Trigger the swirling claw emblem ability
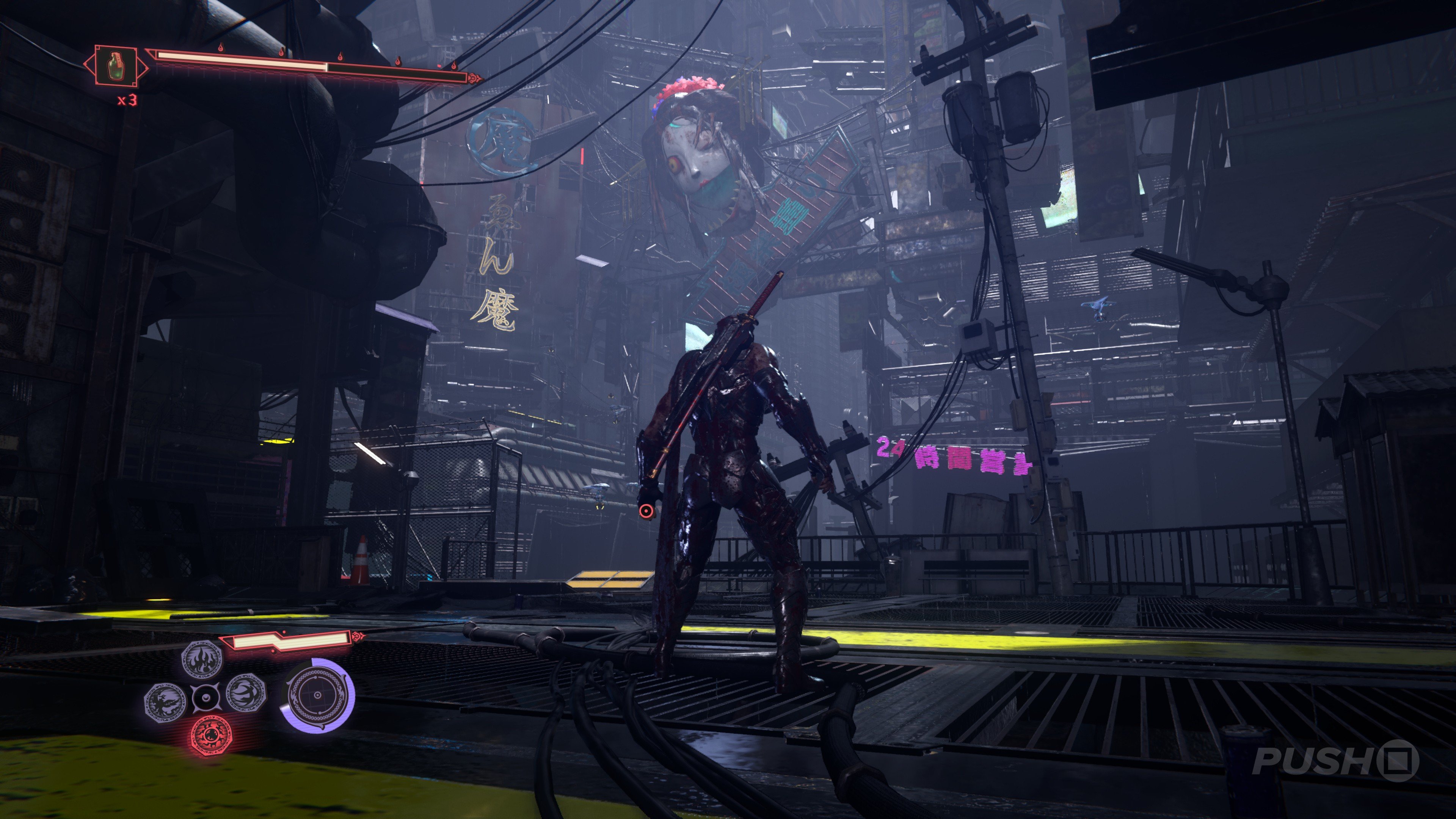The height and width of the screenshot is (819, 1456). [246, 693]
